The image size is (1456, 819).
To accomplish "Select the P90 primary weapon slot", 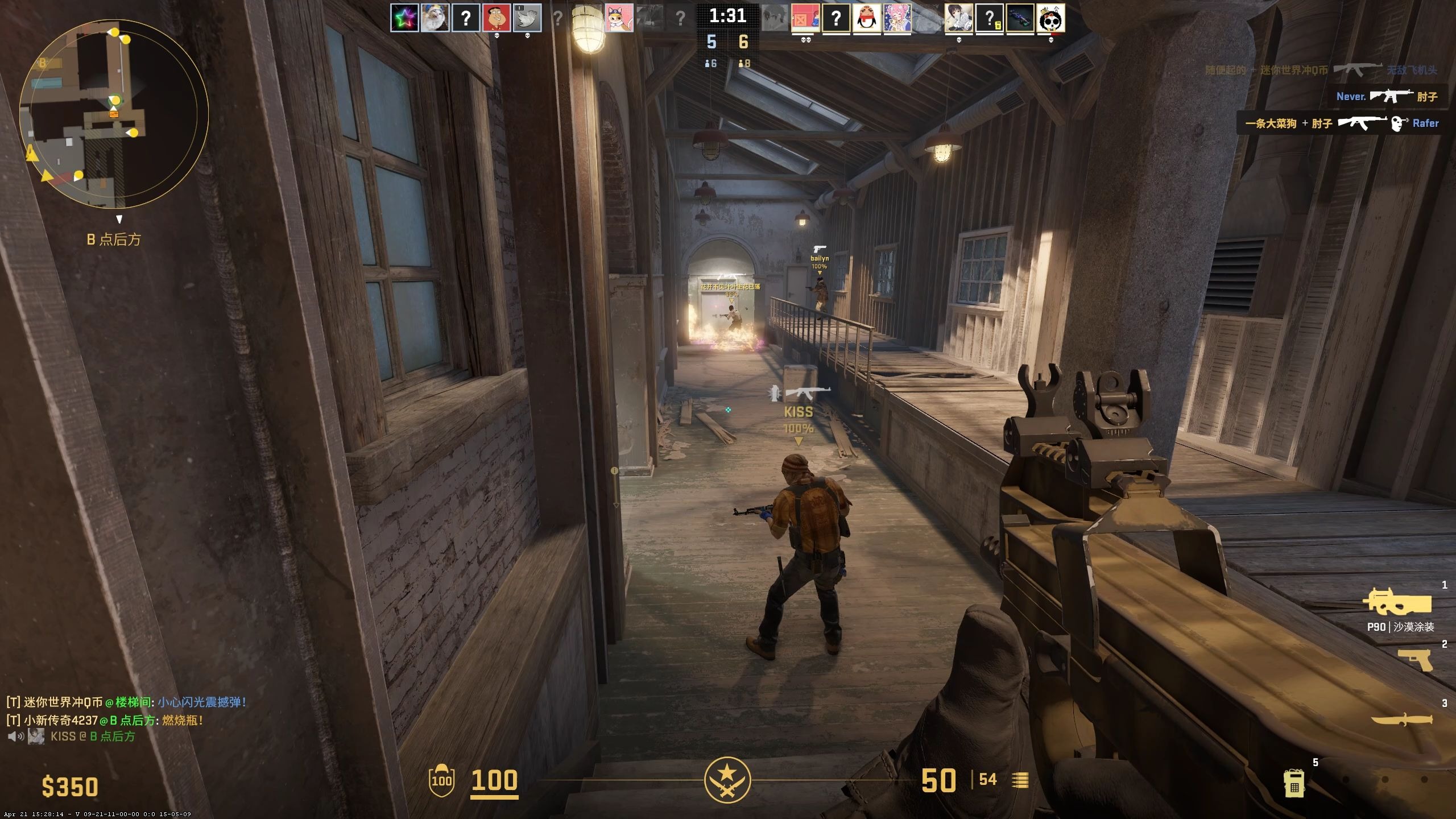I will tap(1397, 603).
